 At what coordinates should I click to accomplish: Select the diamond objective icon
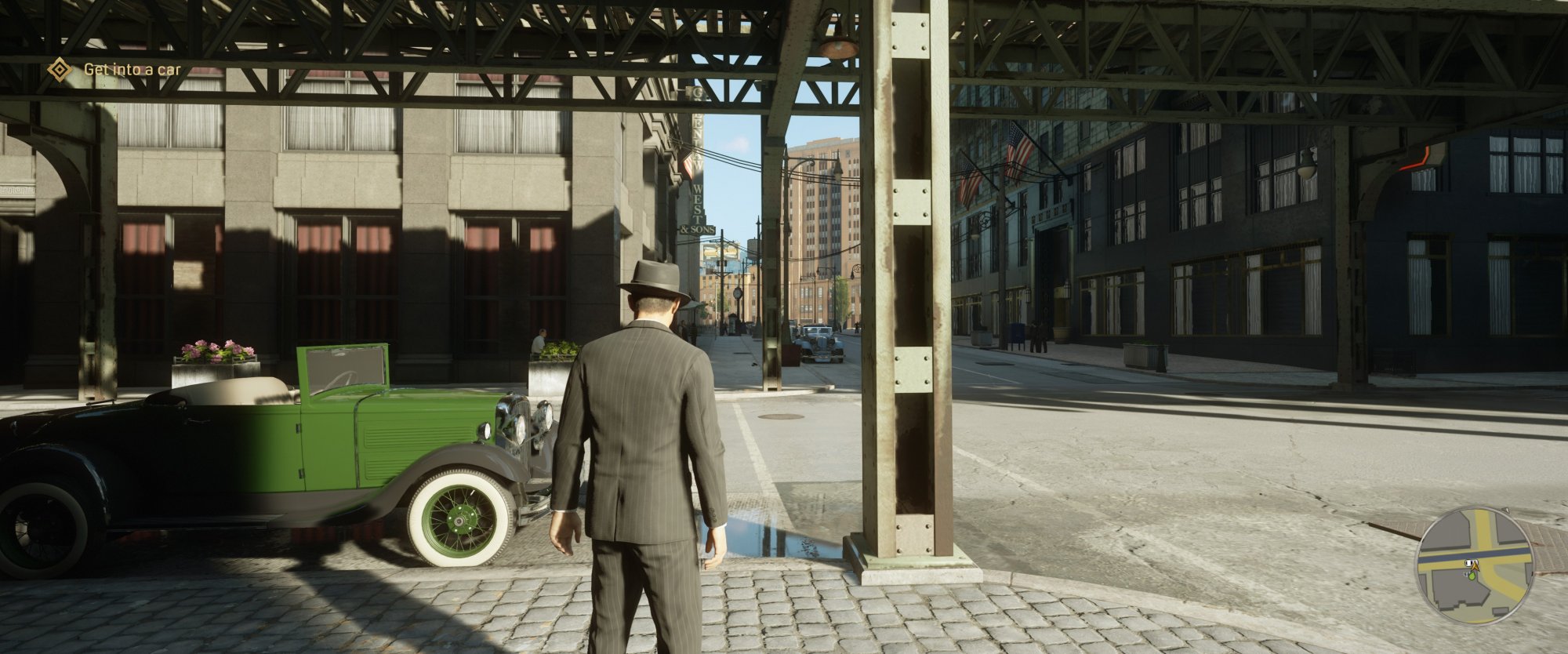pyautogui.click(x=59, y=70)
